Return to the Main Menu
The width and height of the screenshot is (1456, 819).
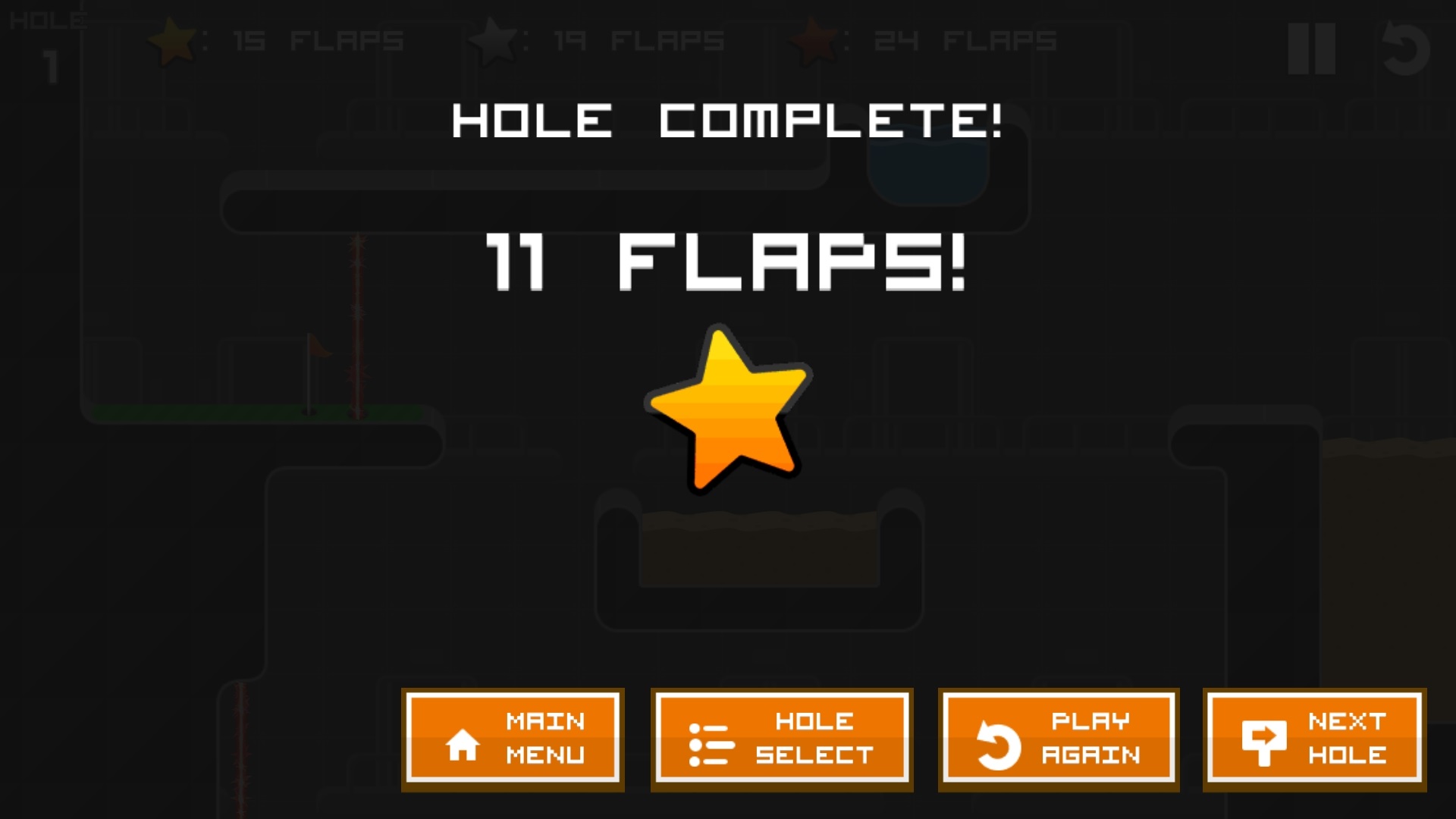pos(513,739)
